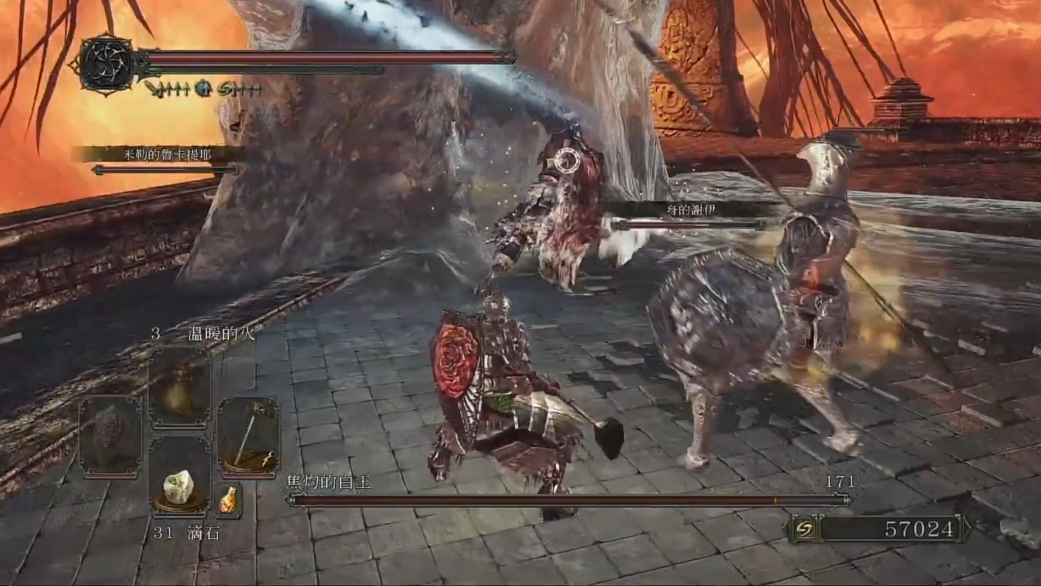Click the souls emblem beside 57024

(x=801, y=527)
